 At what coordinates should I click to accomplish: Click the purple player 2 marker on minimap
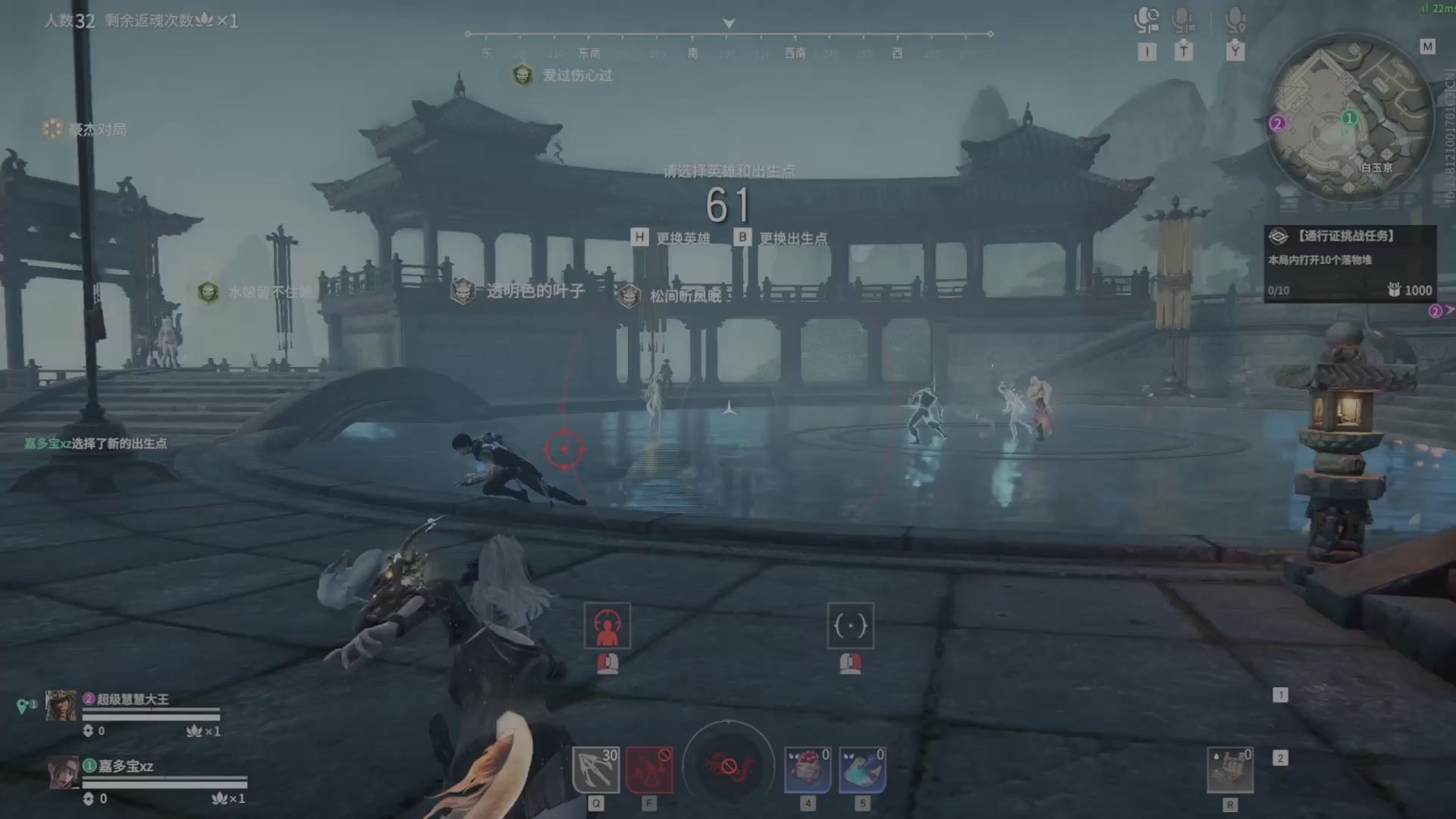point(1277,123)
